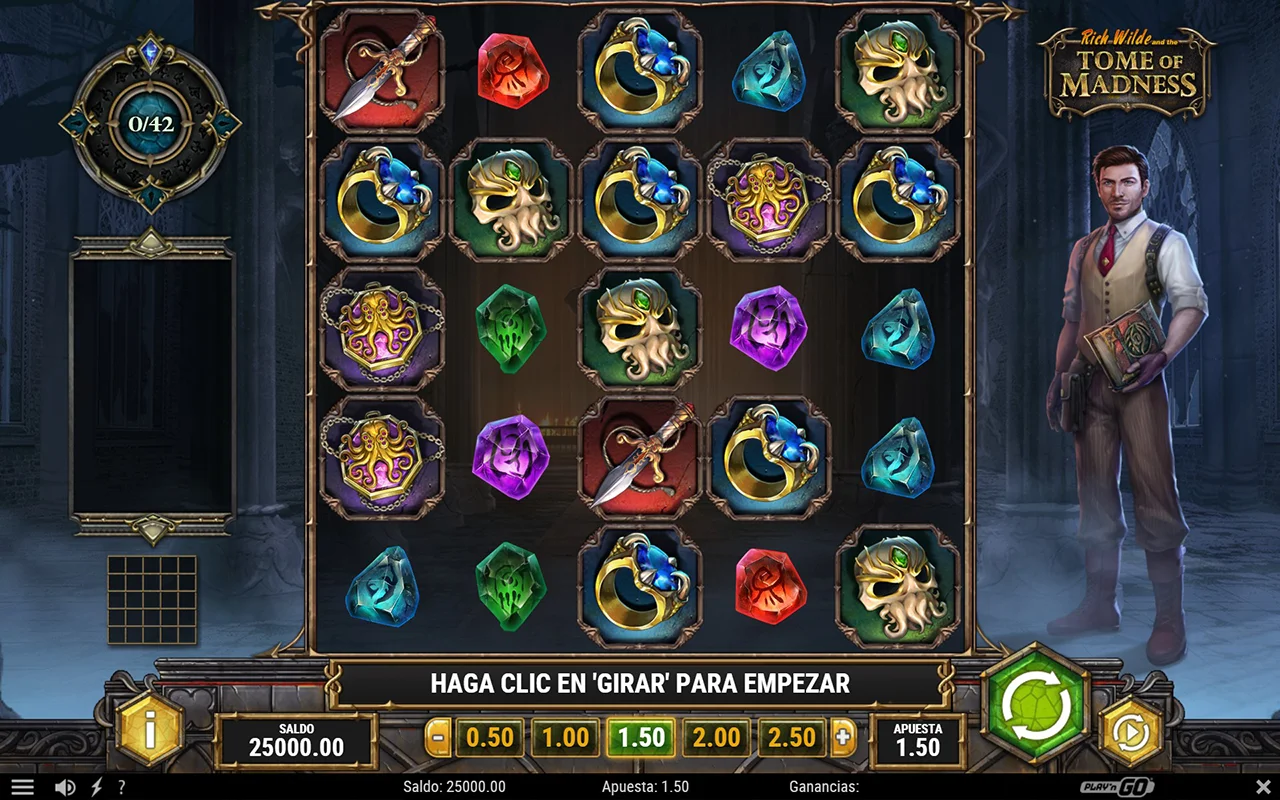Open the autoplay options
The height and width of the screenshot is (800, 1280).
pos(1132,732)
